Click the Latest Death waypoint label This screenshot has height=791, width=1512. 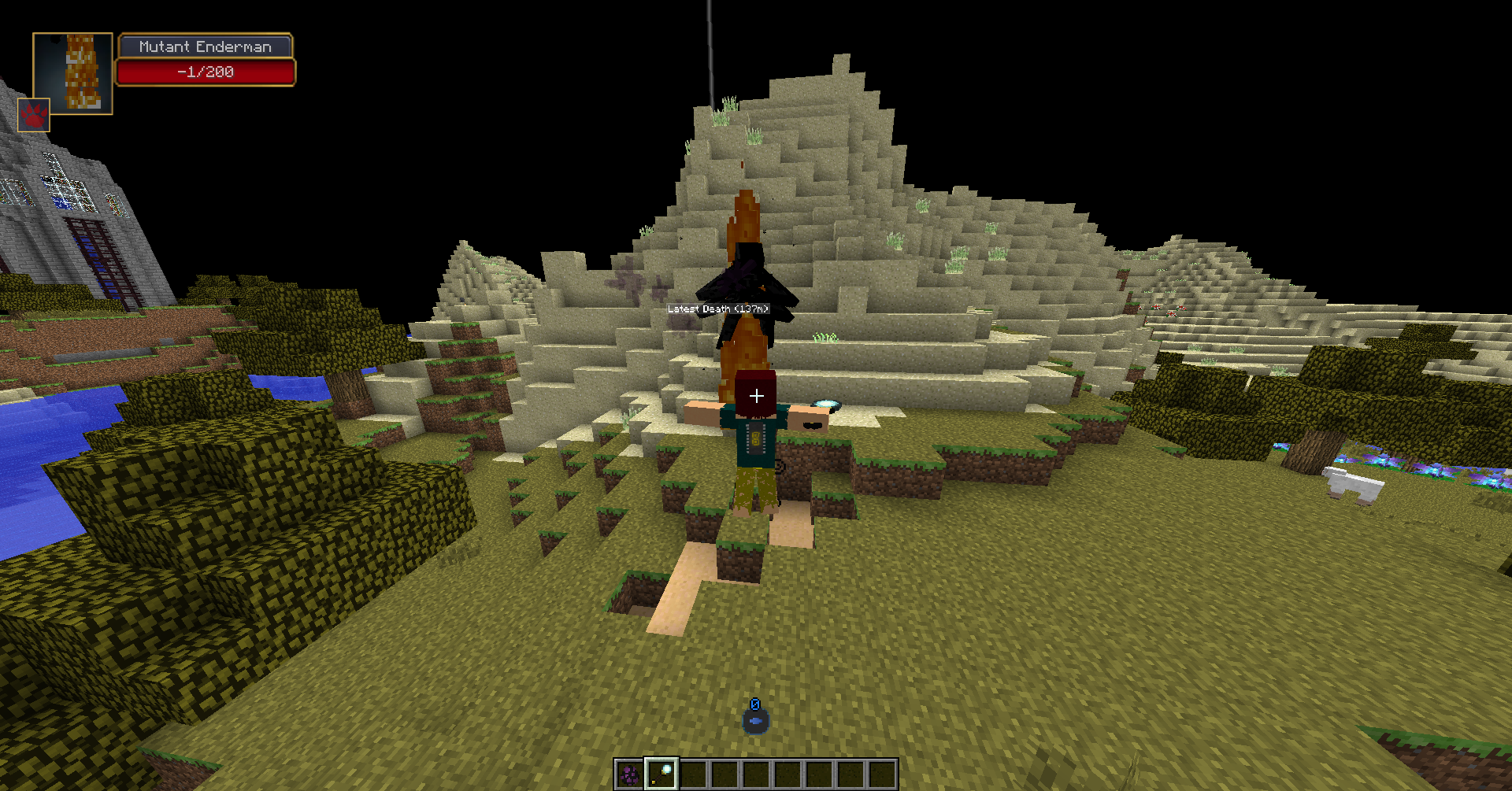point(717,309)
